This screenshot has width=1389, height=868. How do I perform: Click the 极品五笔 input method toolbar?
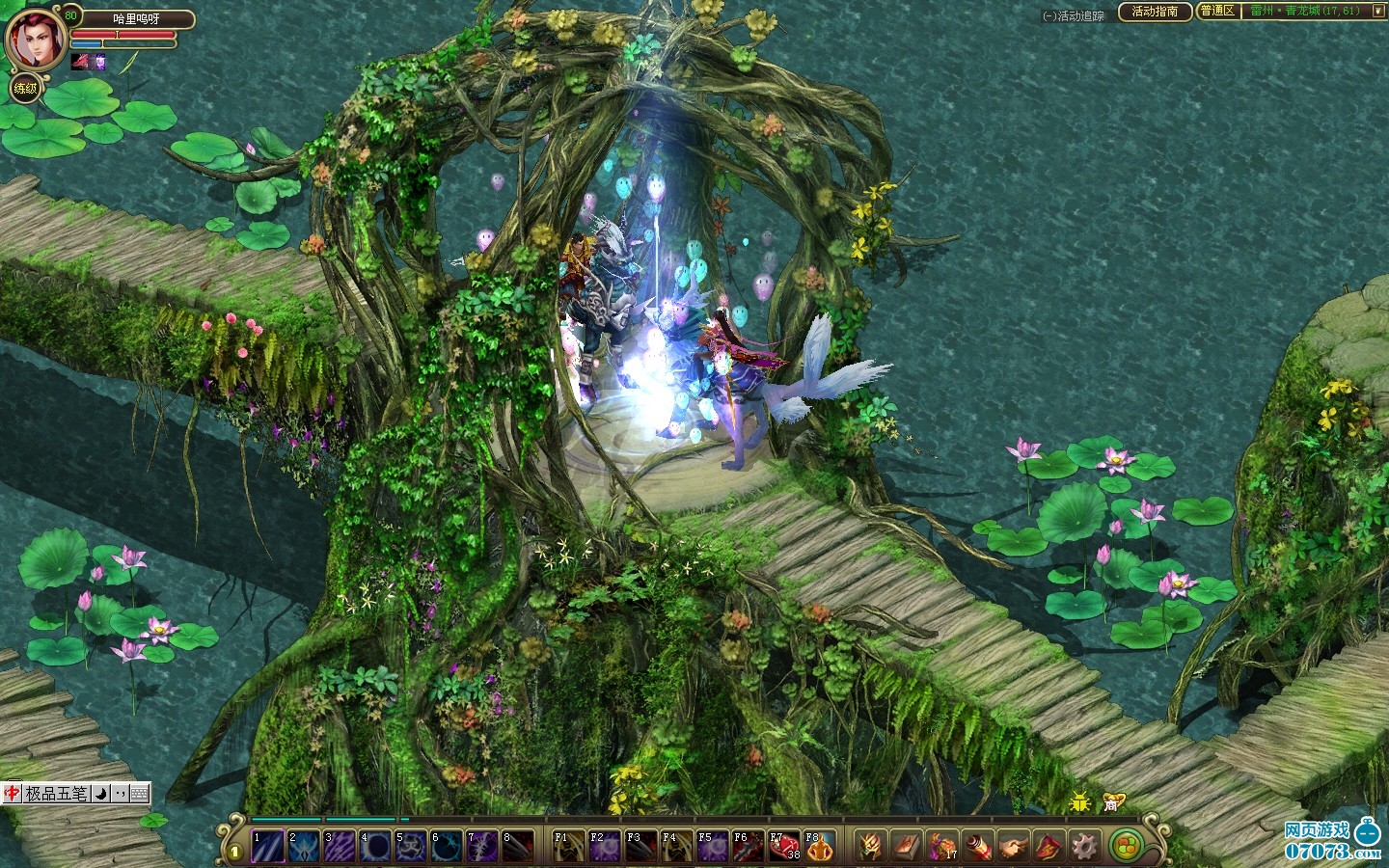click(x=56, y=794)
